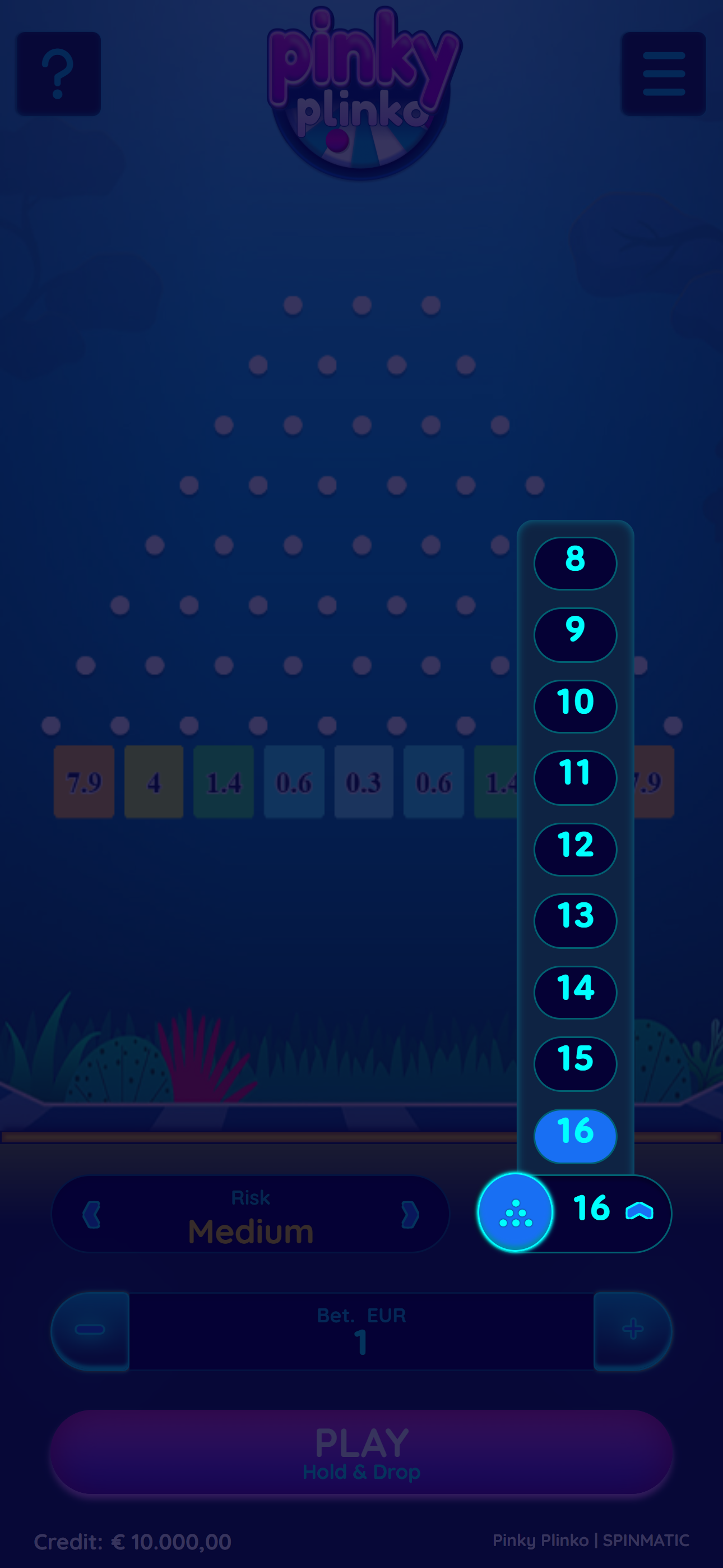Pick 15 lines from the menu
The height and width of the screenshot is (1568, 723).
[x=574, y=1064]
